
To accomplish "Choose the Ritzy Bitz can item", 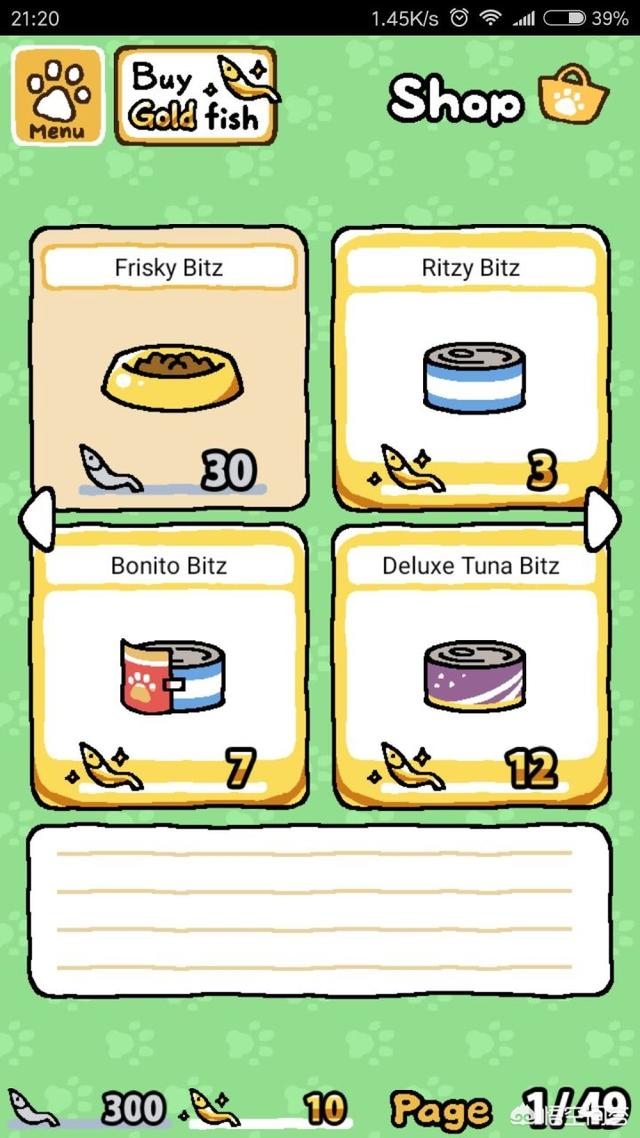I will click(x=471, y=368).
